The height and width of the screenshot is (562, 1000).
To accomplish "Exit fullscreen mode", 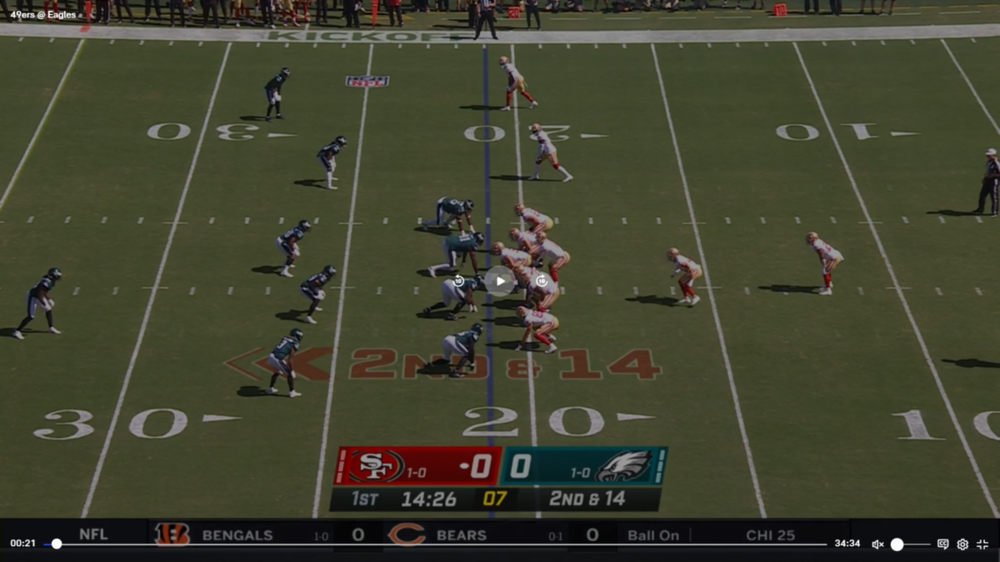I will pos(982,544).
